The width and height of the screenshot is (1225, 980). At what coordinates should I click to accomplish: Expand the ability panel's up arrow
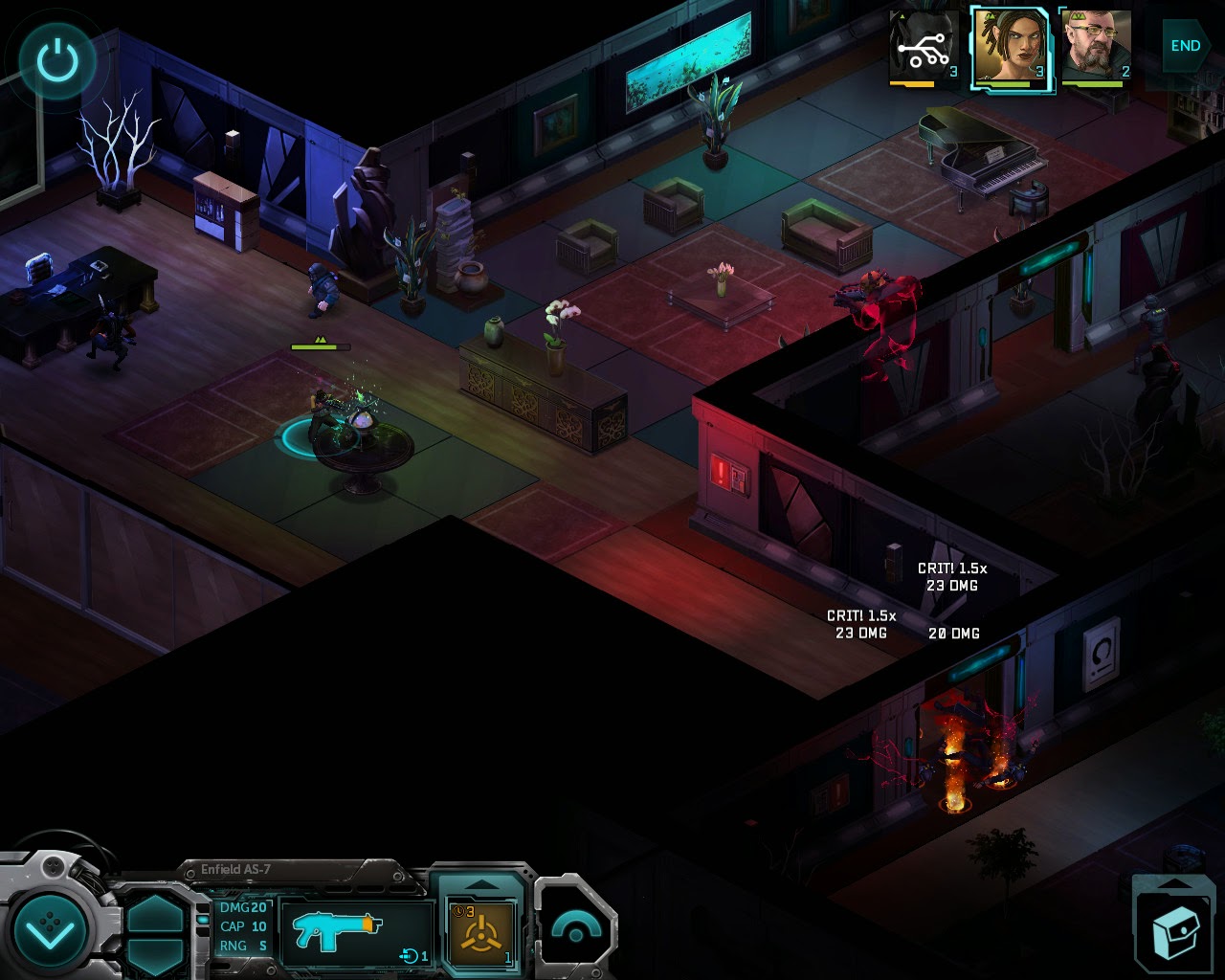480,884
